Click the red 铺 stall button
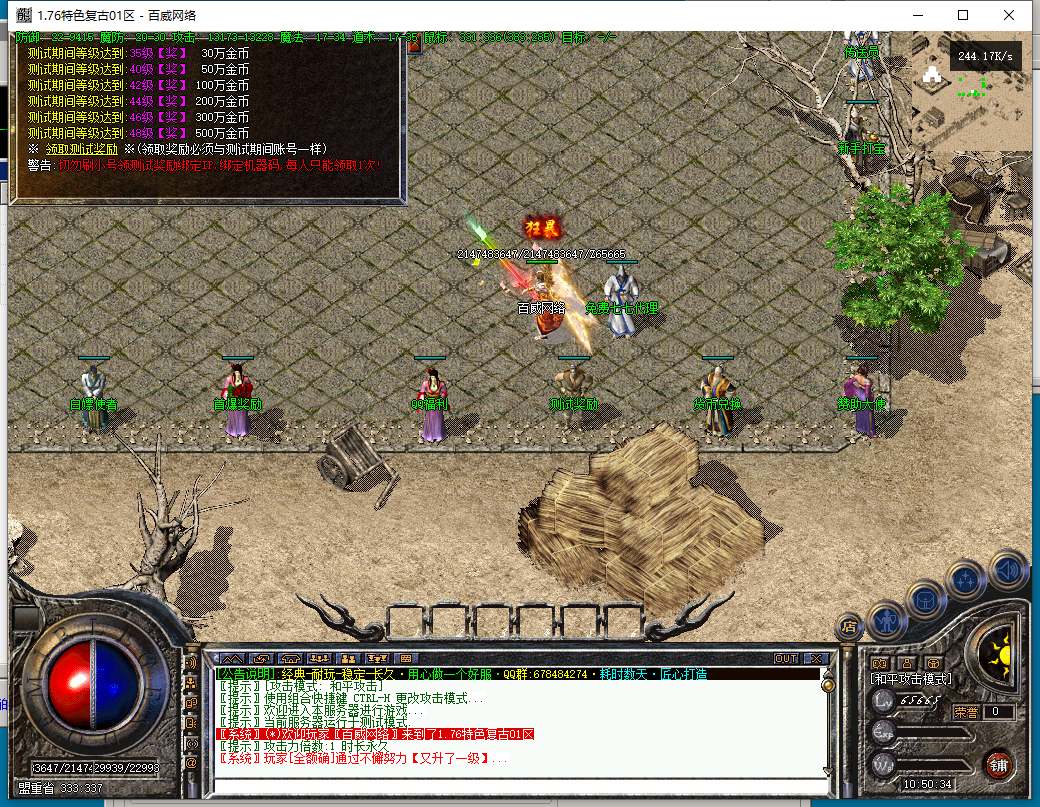This screenshot has height=807, width=1040. (997, 765)
